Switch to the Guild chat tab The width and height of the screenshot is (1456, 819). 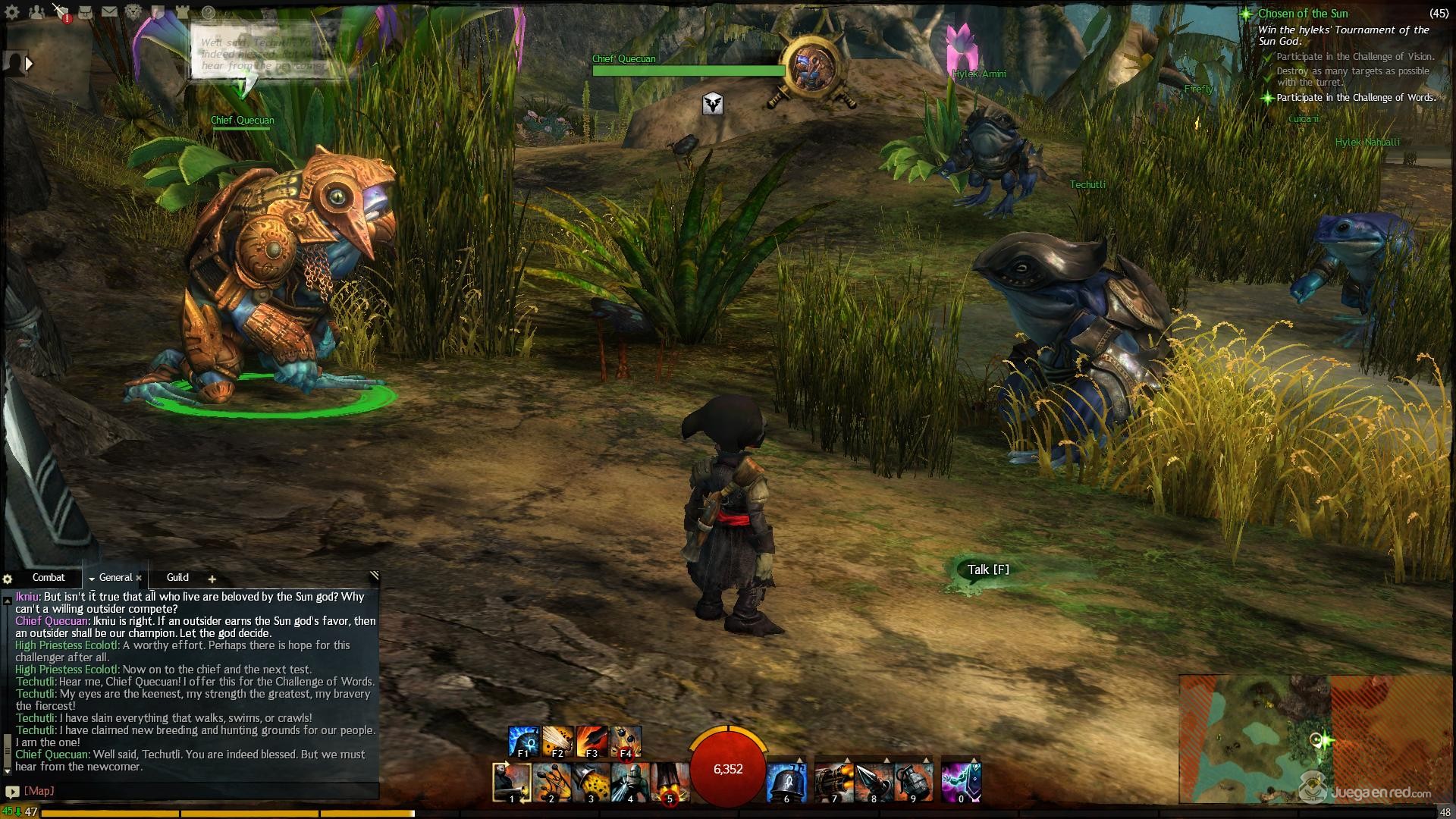coord(177,578)
